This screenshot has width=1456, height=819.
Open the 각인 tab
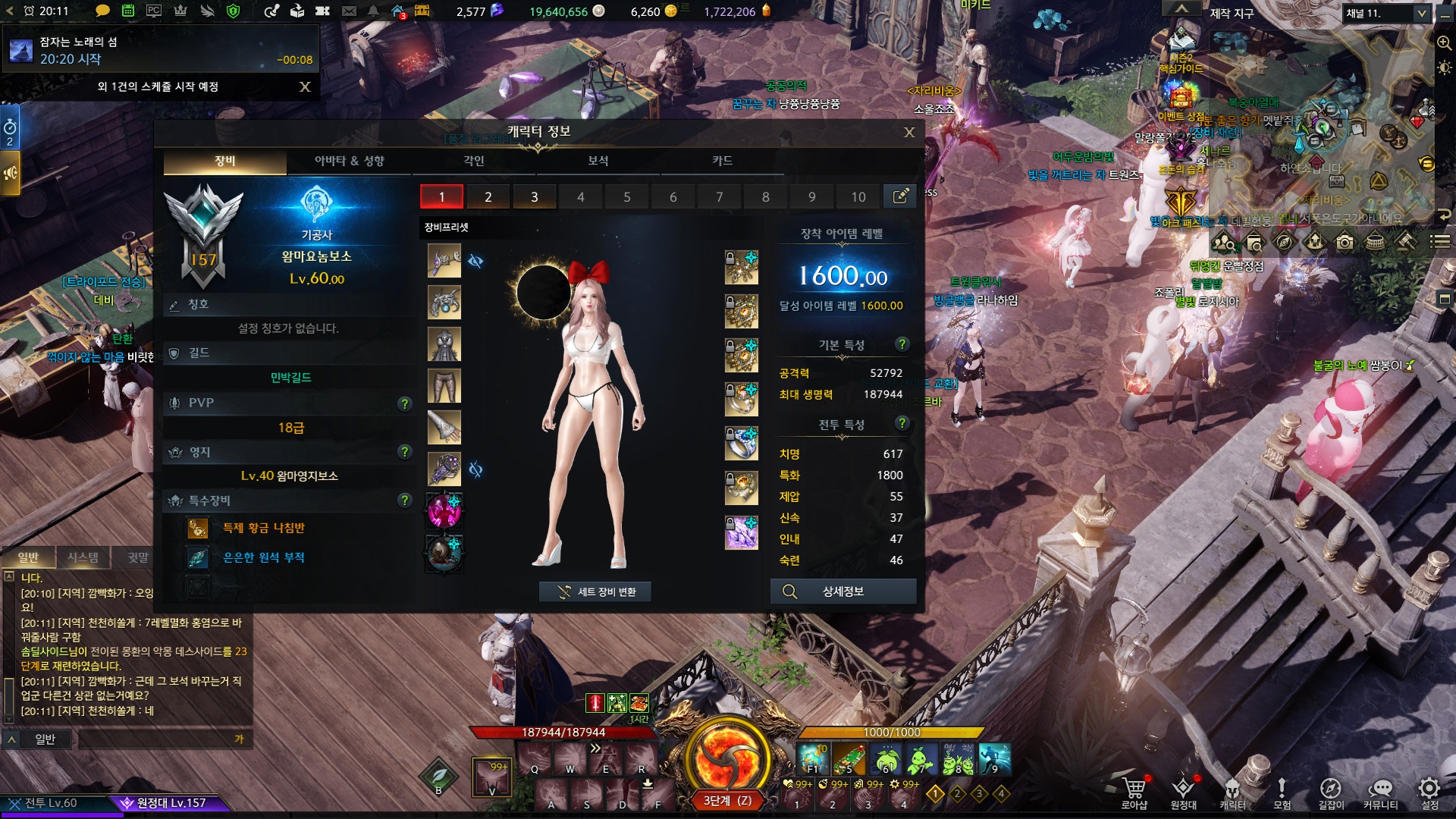(474, 161)
